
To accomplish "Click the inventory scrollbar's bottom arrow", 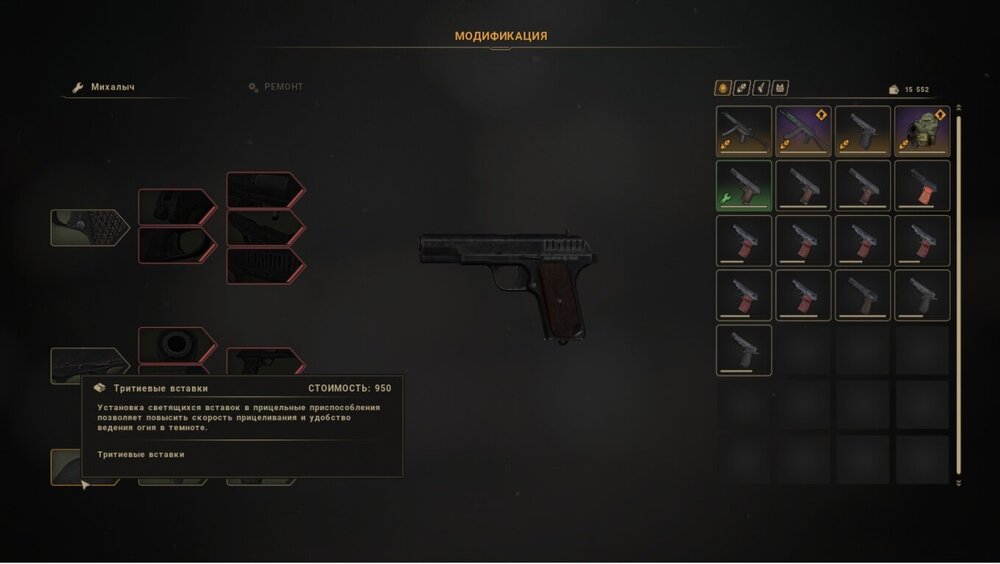I will [958, 482].
